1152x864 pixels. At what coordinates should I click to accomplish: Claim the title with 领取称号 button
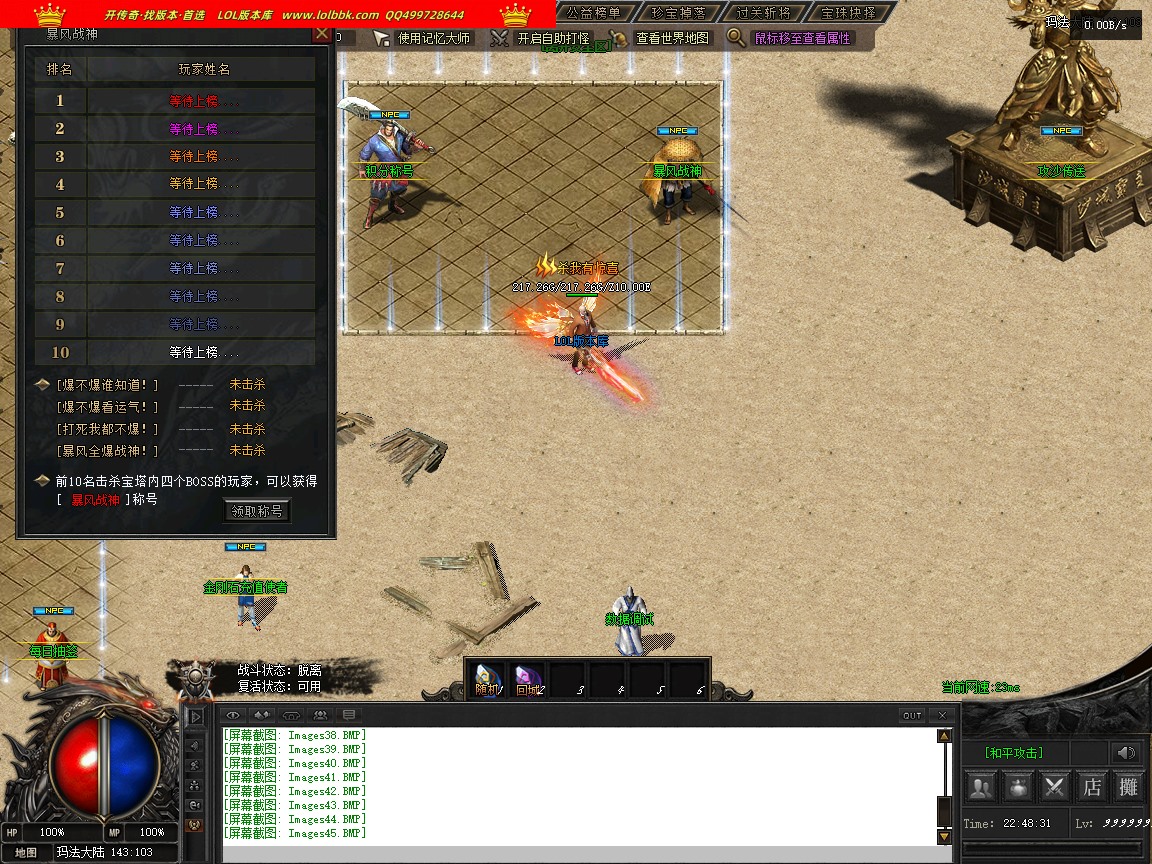tap(257, 511)
